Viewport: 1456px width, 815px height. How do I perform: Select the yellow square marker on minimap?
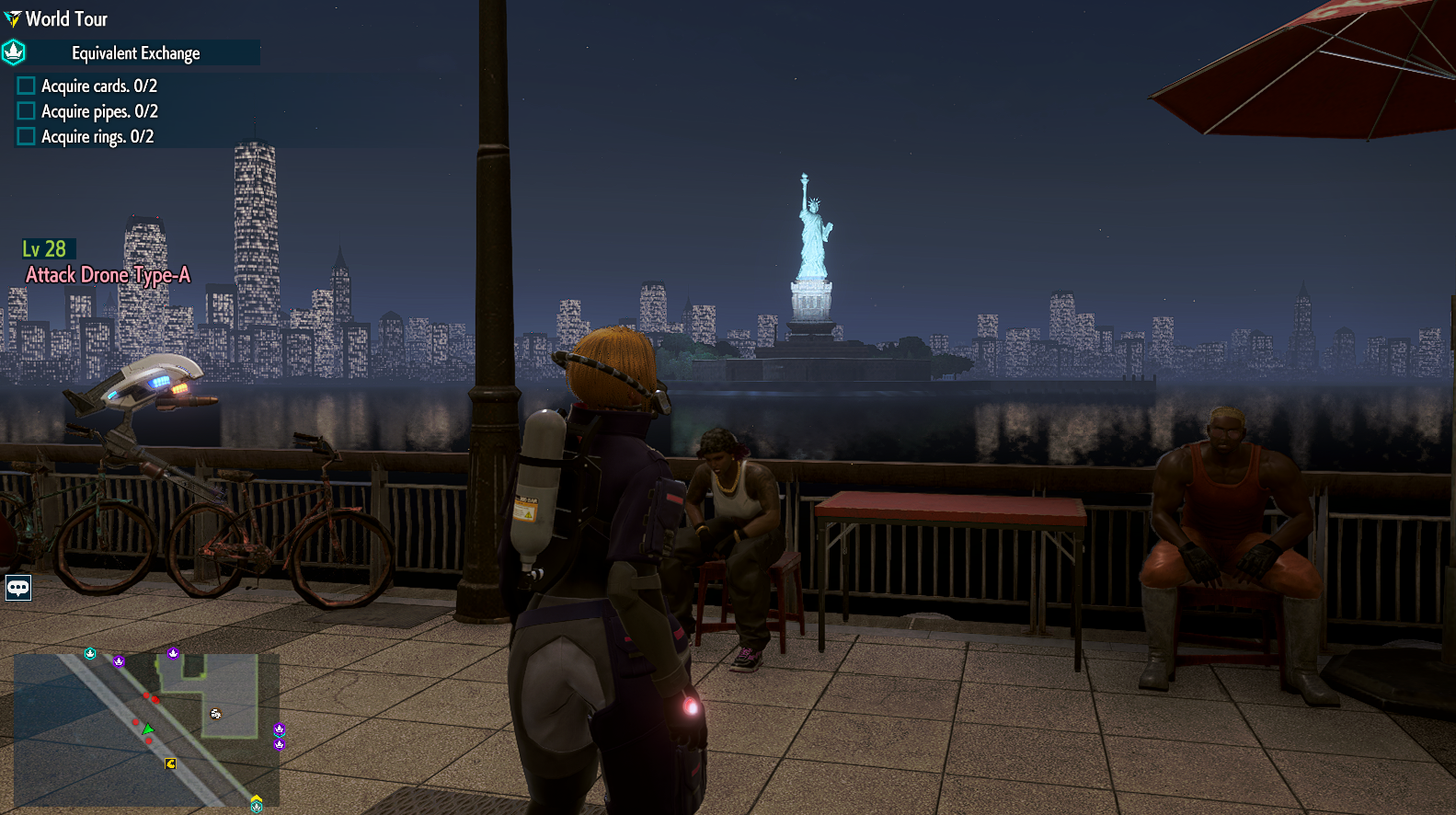[170, 763]
